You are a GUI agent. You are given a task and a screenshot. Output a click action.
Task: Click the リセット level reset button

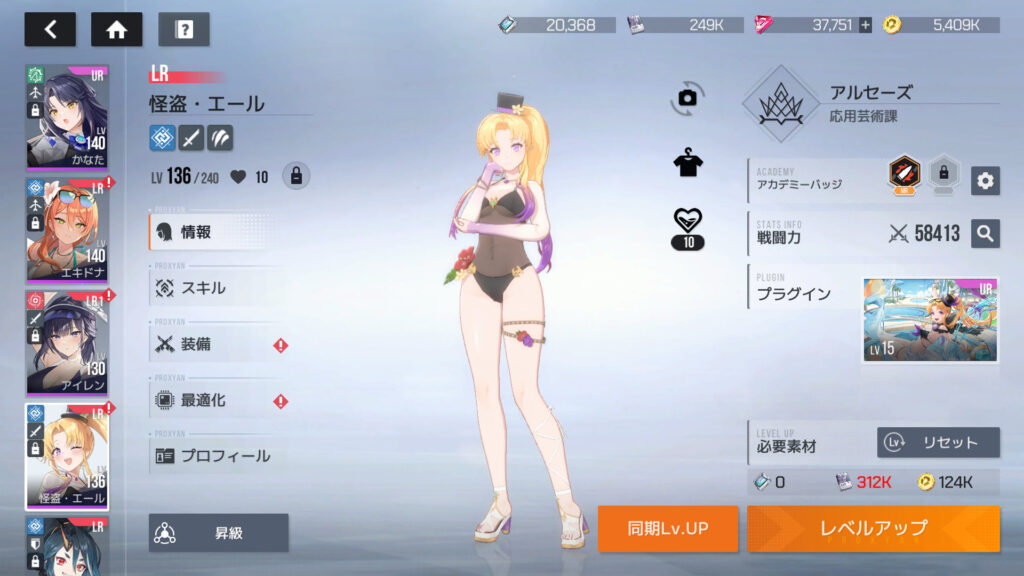938,442
